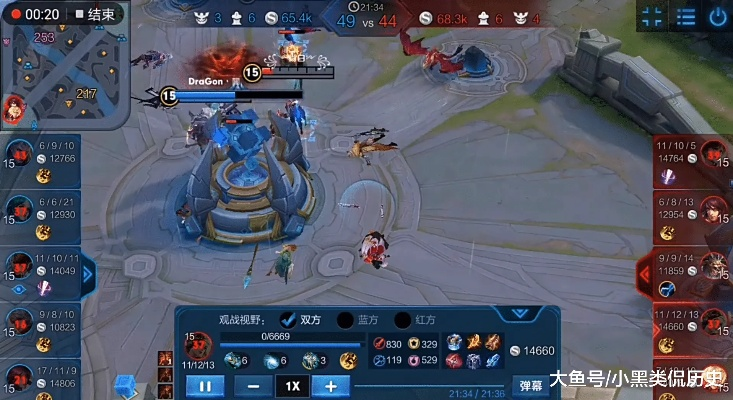Viewport: 733px width, 400px height.
Task: Open the scoreboard list icon
Action: (685, 17)
